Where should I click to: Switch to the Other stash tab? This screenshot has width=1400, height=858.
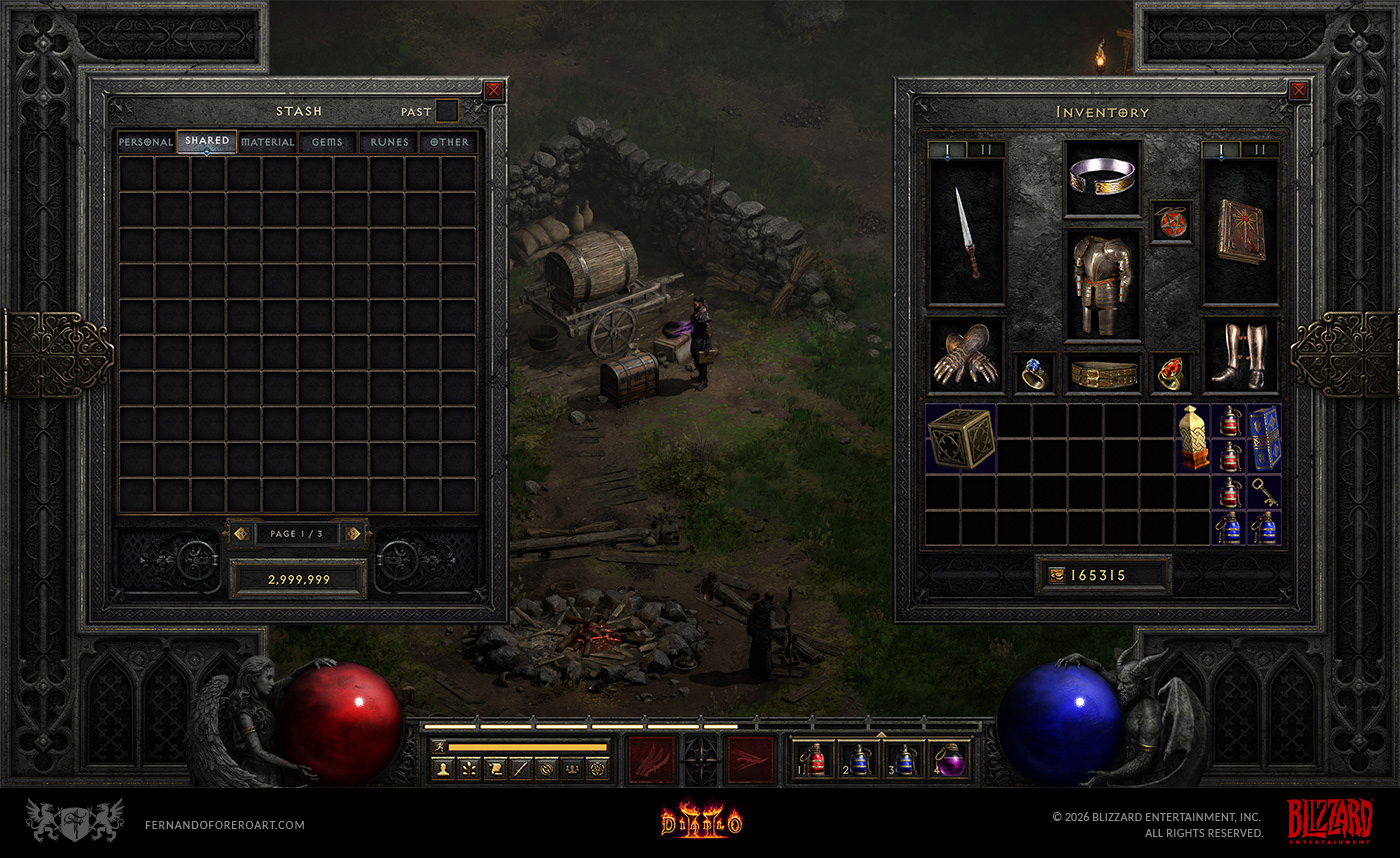449,142
